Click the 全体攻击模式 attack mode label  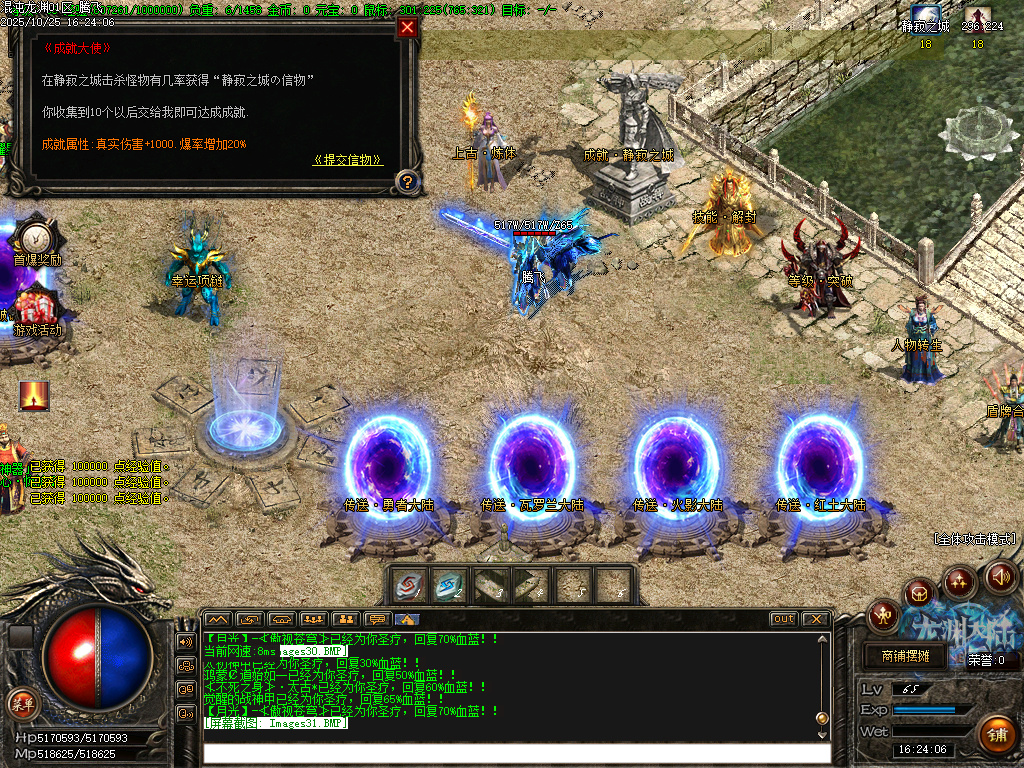coord(974,539)
